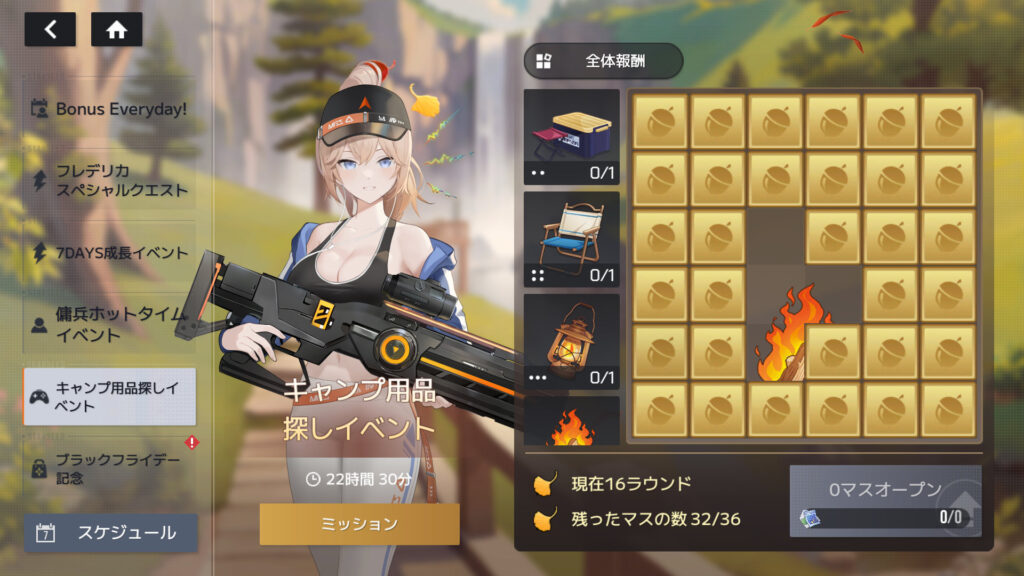Return to the home screen
Image resolution: width=1024 pixels, height=576 pixels.
click(116, 29)
